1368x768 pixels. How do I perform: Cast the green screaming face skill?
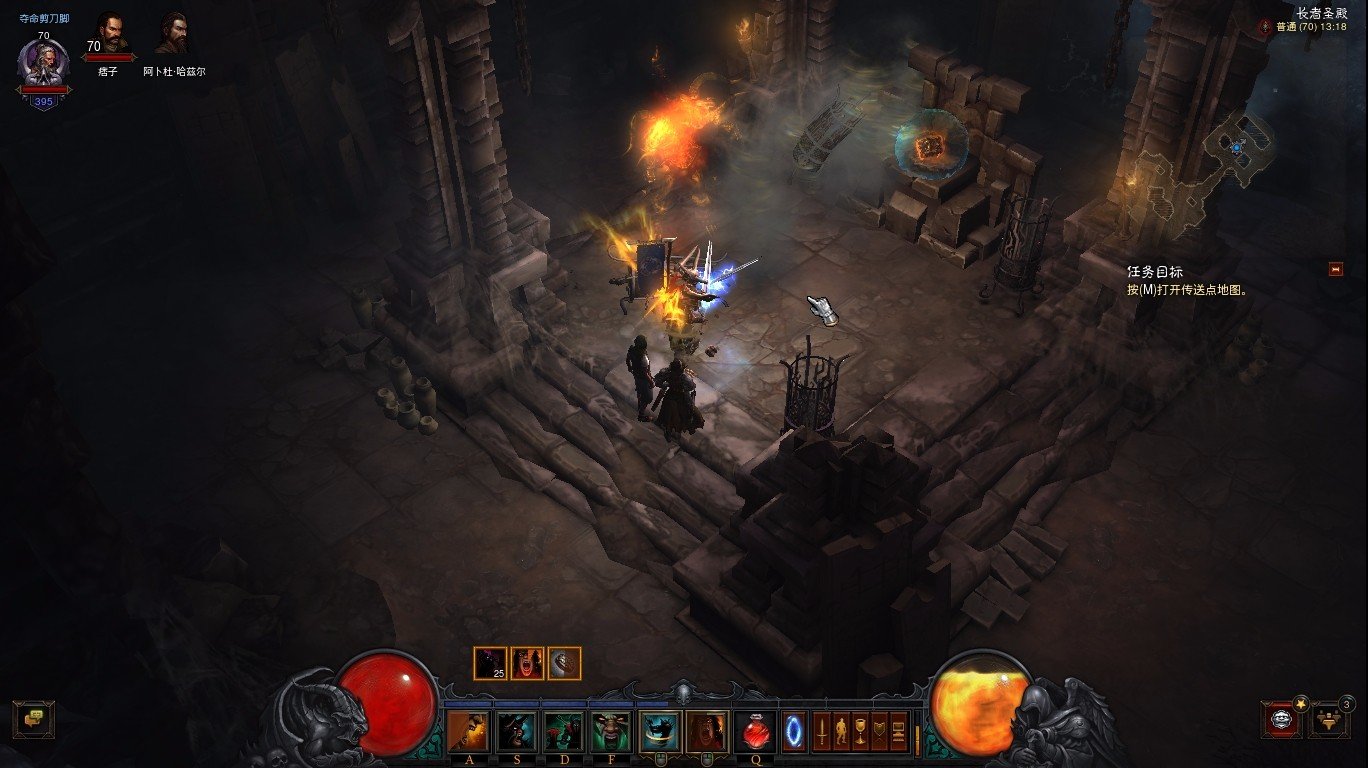(x=611, y=732)
